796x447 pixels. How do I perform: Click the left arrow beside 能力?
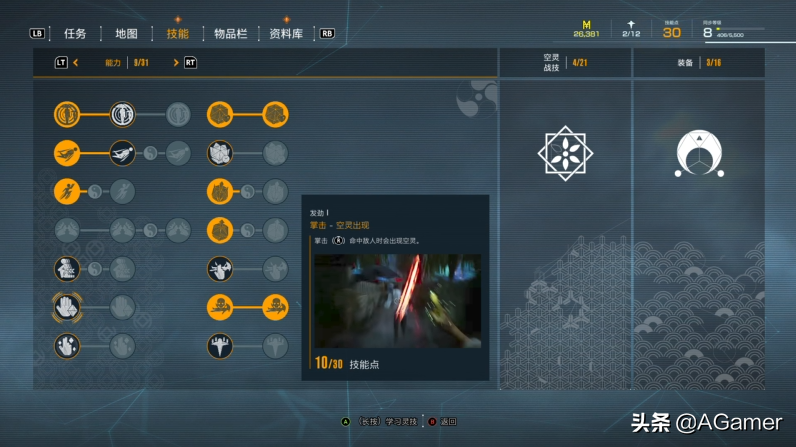pos(75,62)
